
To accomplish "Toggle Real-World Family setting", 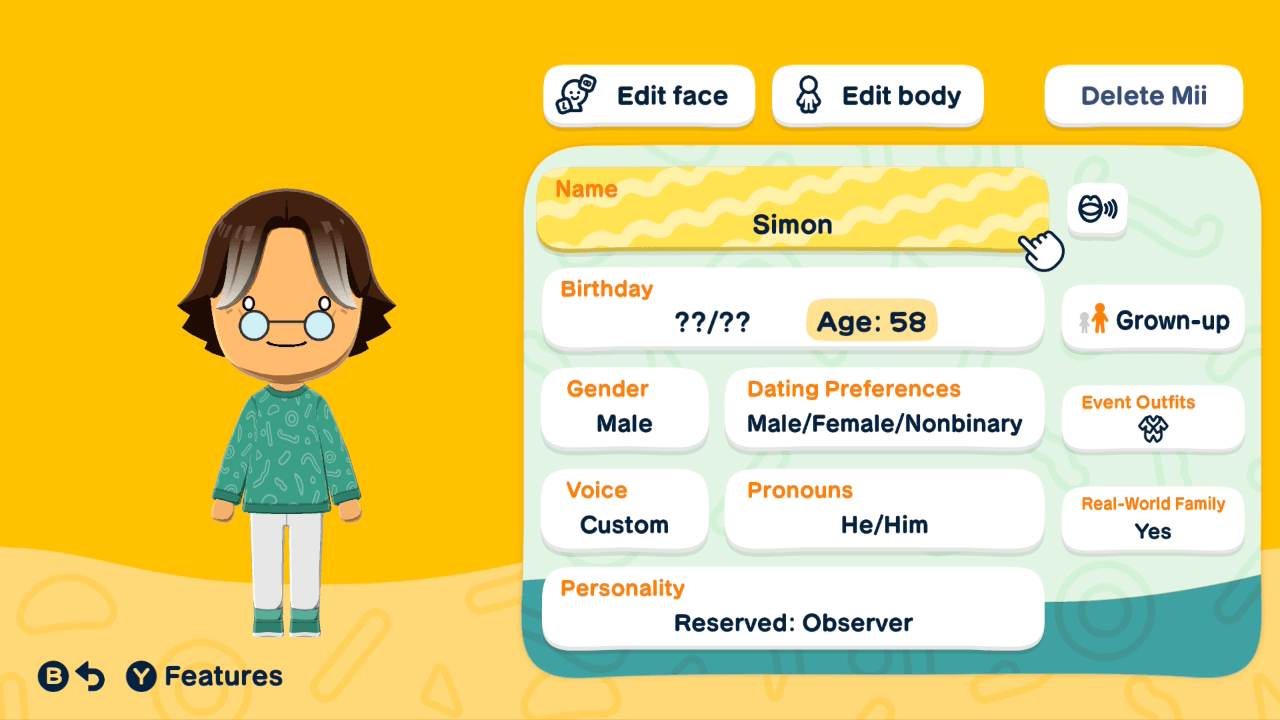I will 1152,519.
